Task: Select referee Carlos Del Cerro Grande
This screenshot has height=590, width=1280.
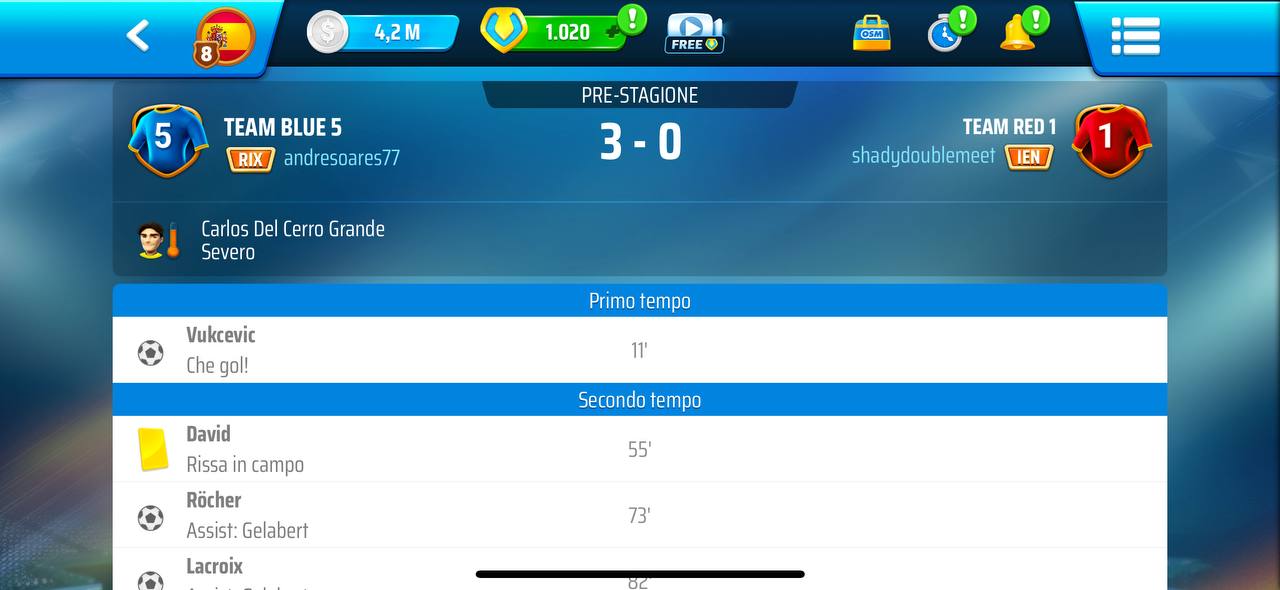Action: (x=292, y=240)
